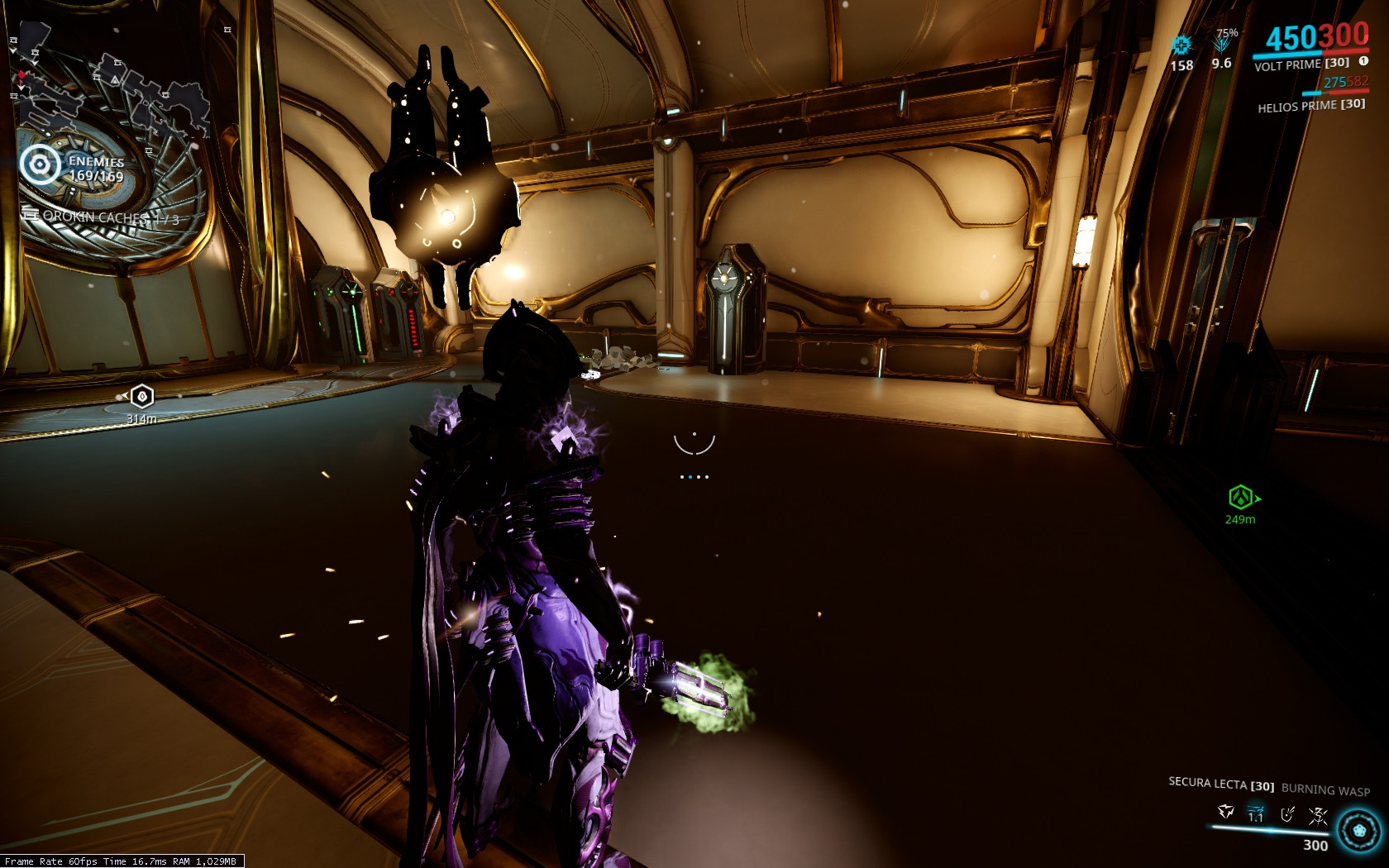Click the status chance icon under Secura Lecta

[1287, 815]
